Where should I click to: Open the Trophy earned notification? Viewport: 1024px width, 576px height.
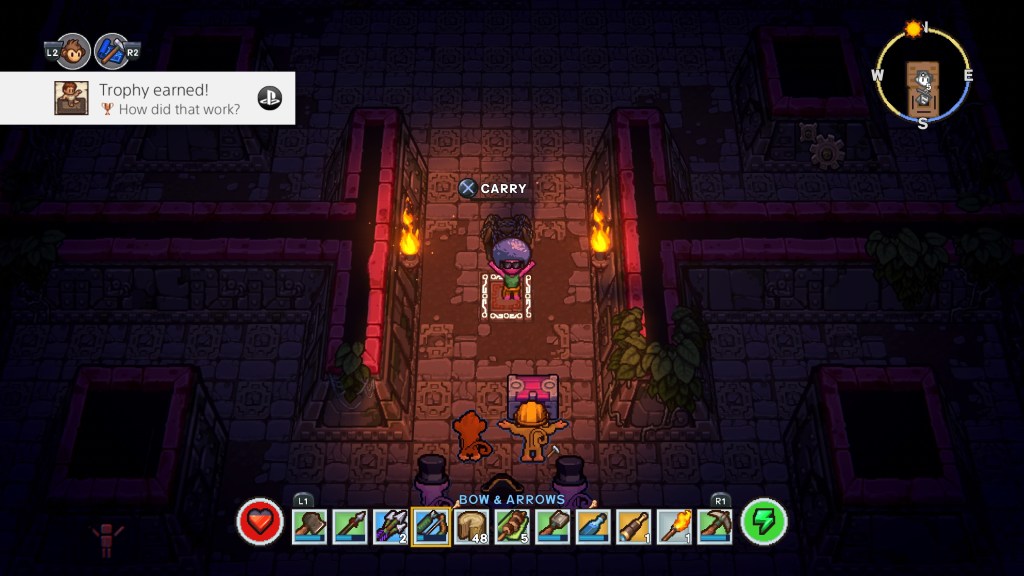tap(148, 98)
